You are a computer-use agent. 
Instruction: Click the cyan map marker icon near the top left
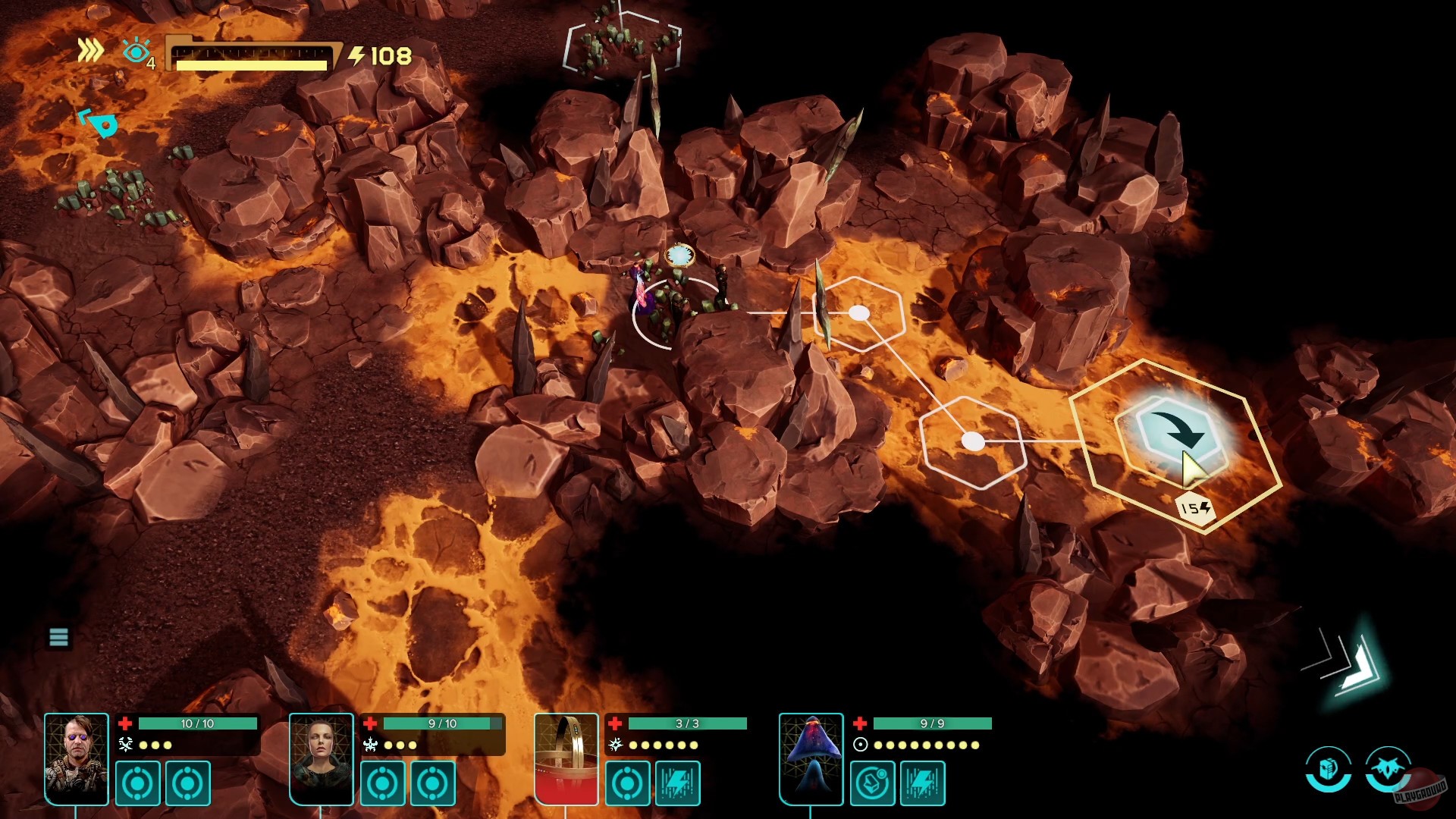(x=101, y=123)
